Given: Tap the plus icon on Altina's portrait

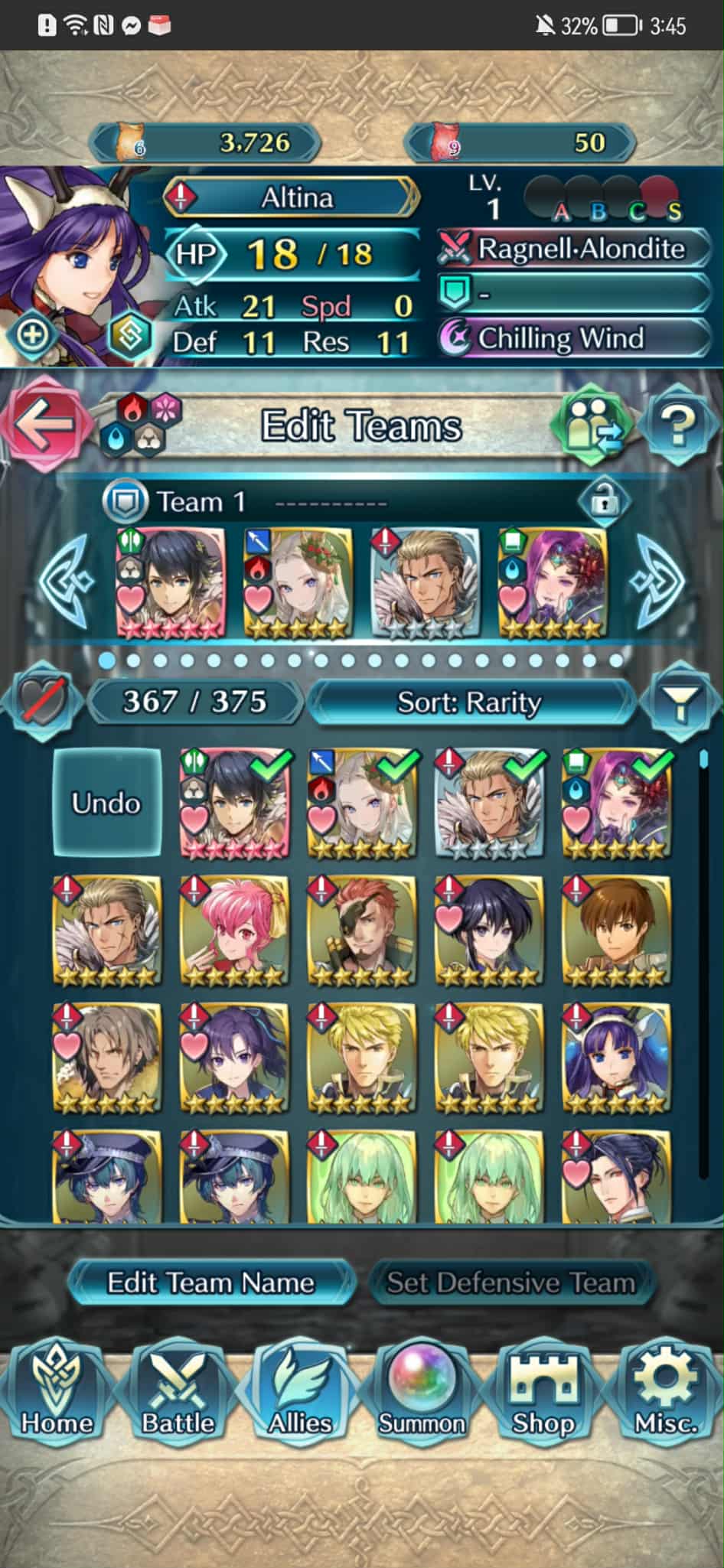Looking at the screenshot, I should [x=31, y=334].
